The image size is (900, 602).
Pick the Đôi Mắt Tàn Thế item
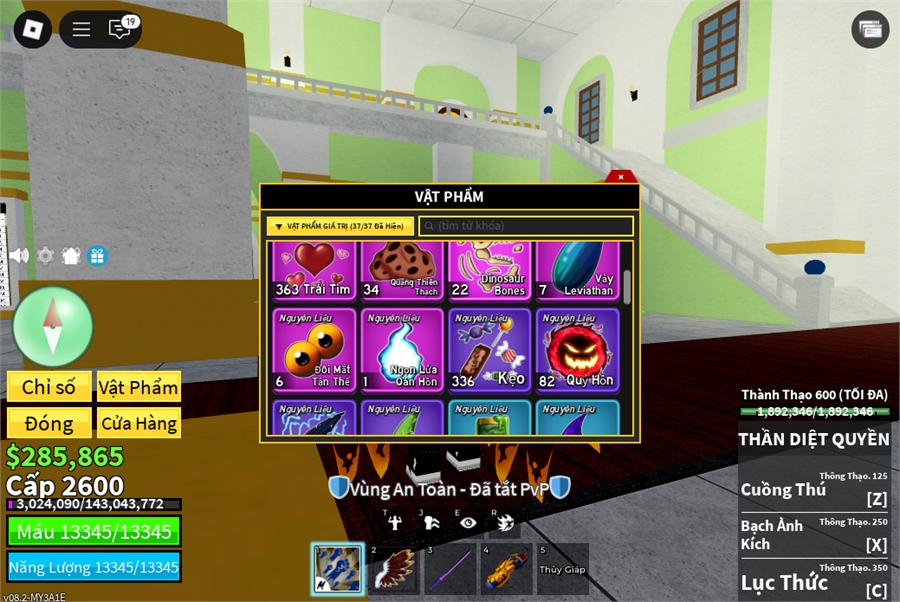click(314, 350)
